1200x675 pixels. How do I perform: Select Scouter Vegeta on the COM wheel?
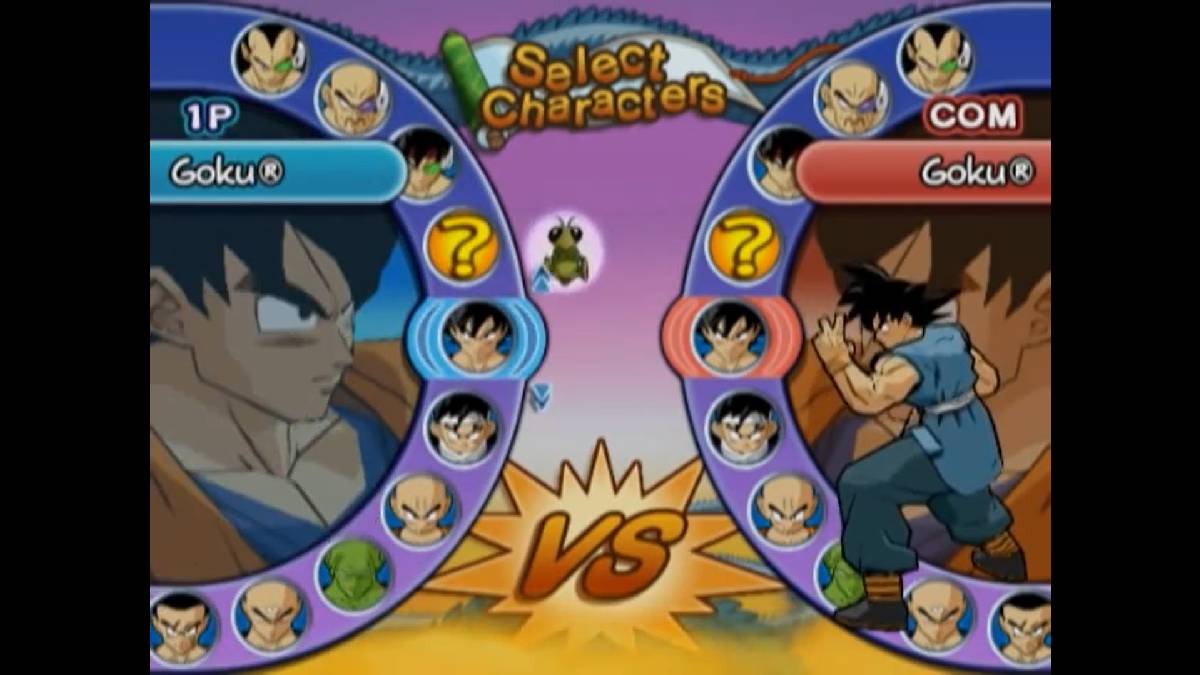(935, 59)
